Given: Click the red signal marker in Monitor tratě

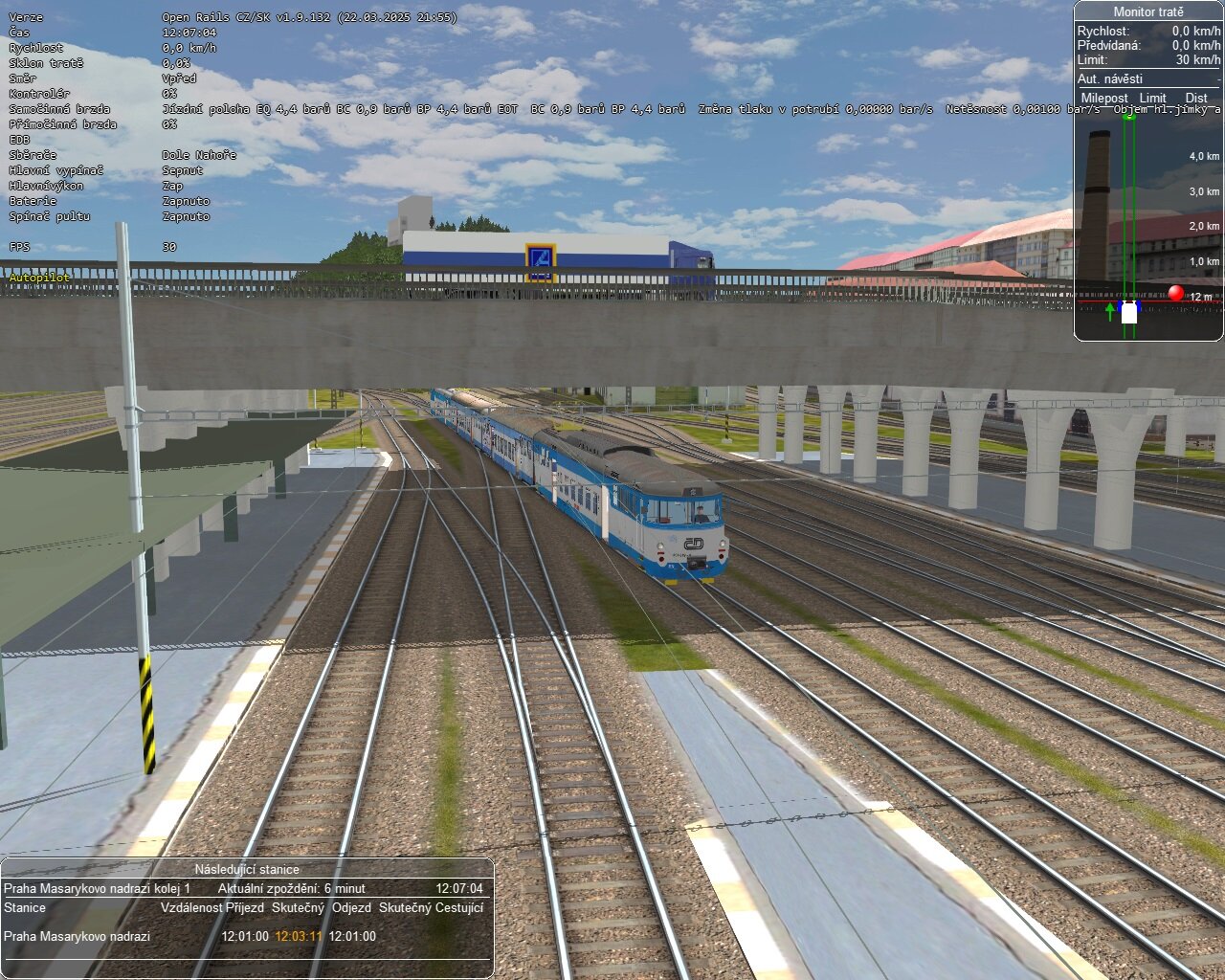Looking at the screenshot, I should pos(1175,292).
